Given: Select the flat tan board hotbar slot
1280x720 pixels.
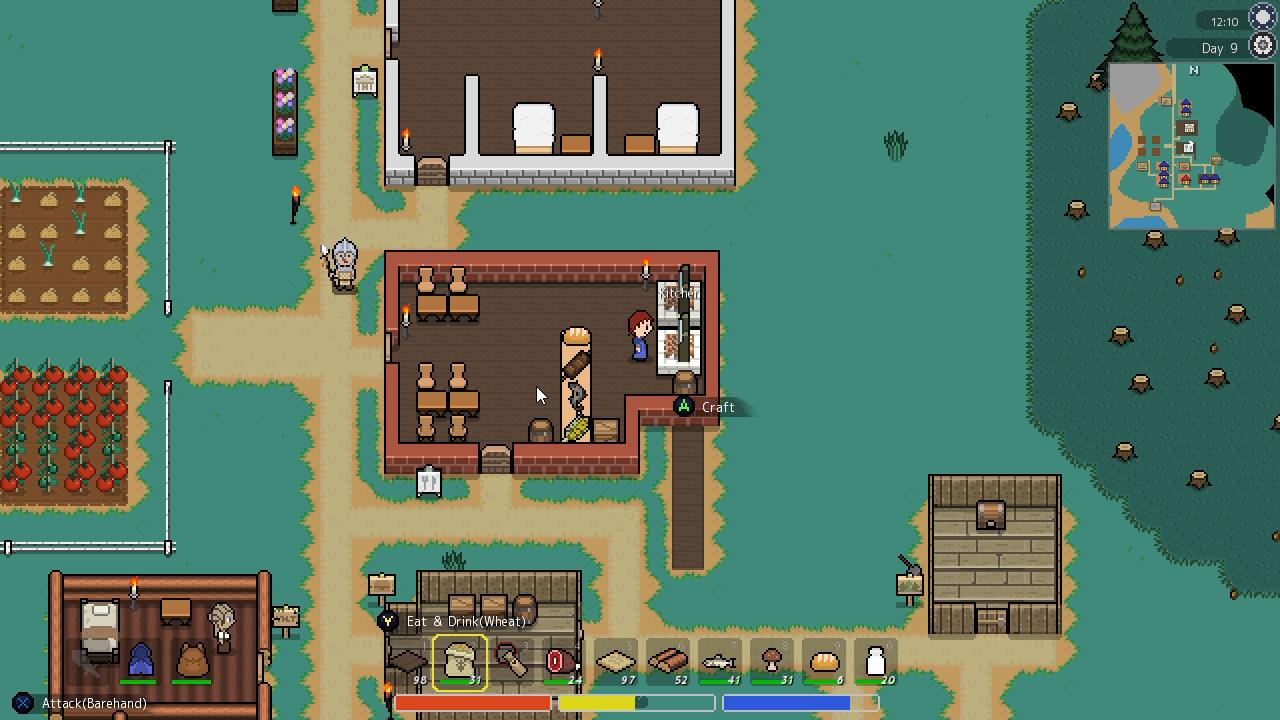Looking at the screenshot, I should pyautogui.click(x=616, y=662).
